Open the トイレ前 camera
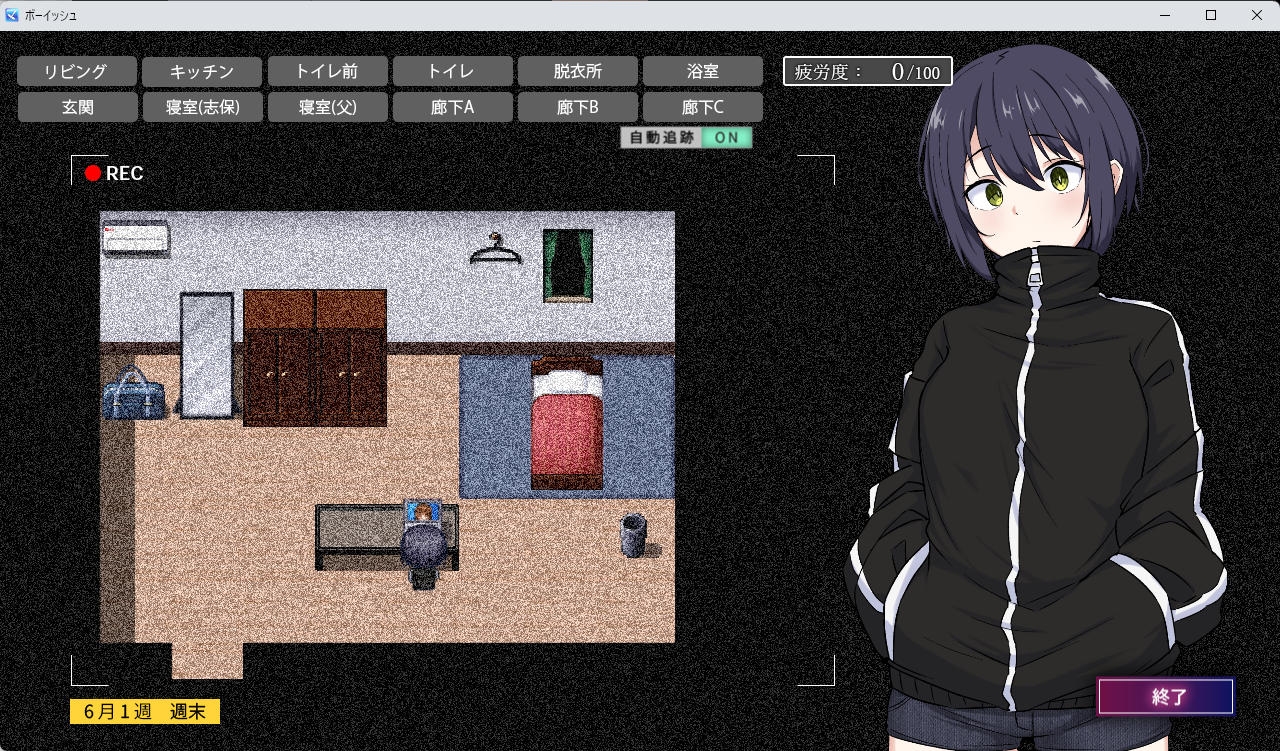 coord(327,71)
